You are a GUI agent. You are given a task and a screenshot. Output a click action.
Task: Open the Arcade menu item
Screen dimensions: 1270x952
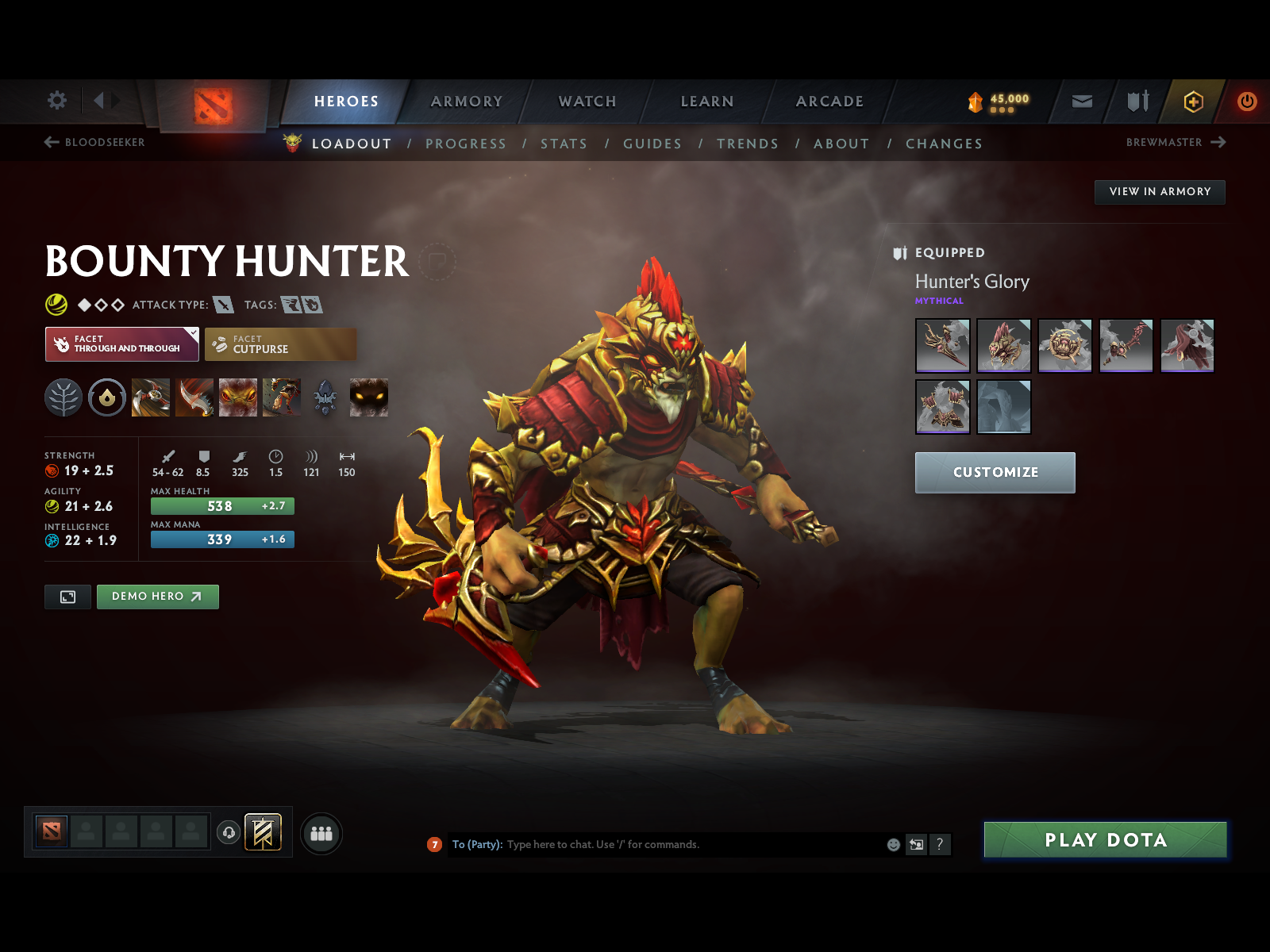click(829, 102)
